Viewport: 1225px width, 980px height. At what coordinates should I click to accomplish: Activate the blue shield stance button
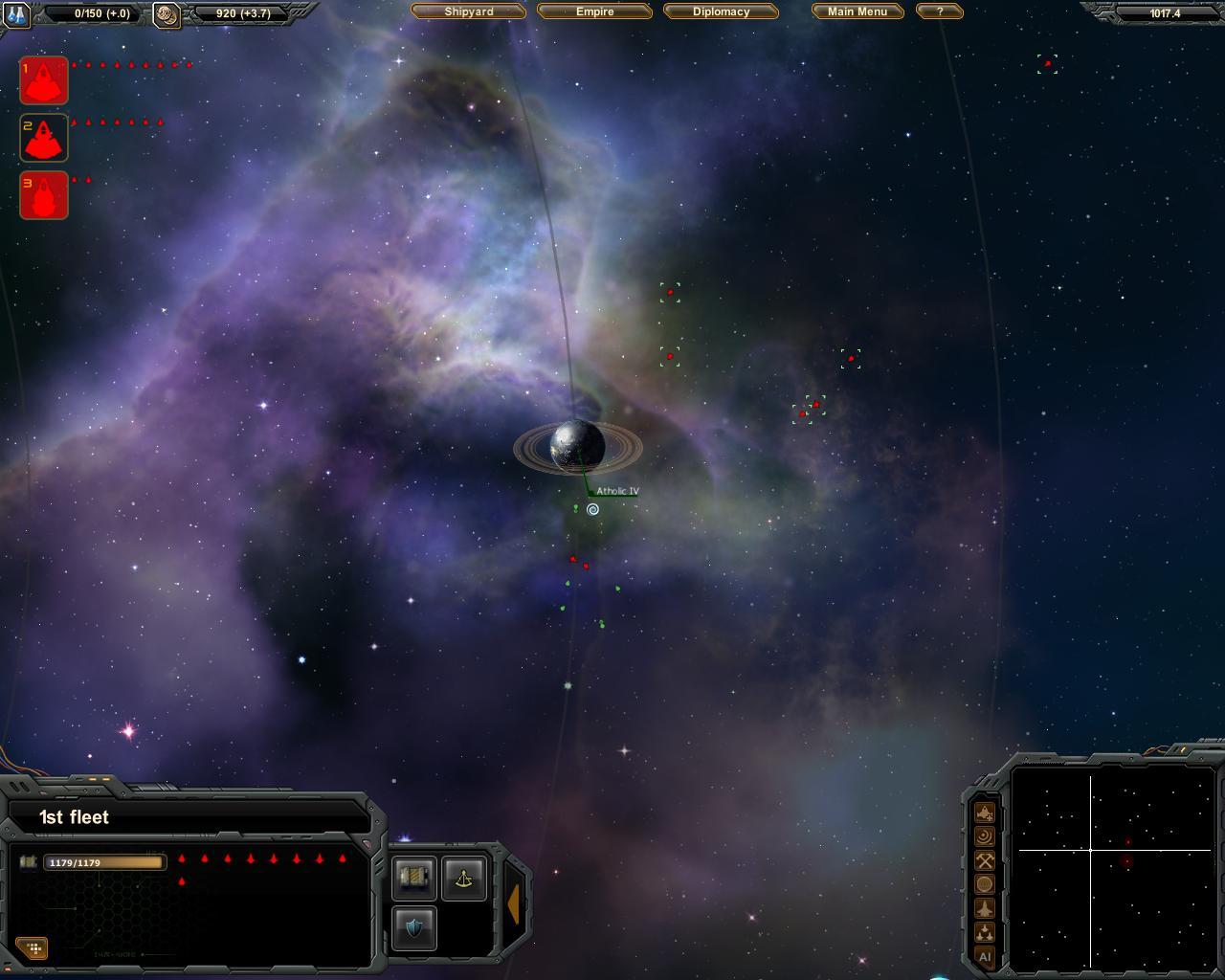414,928
